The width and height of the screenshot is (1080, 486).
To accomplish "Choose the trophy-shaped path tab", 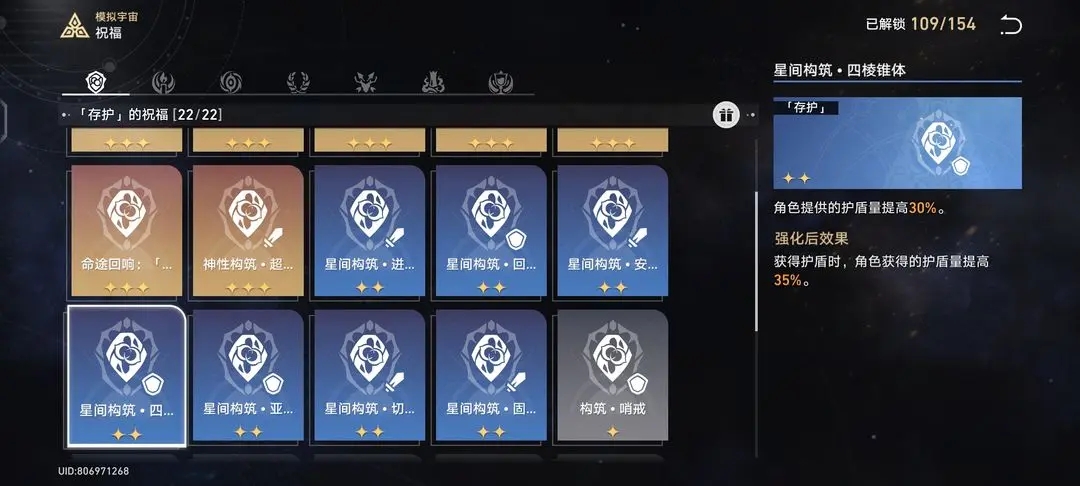I will 500,82.
